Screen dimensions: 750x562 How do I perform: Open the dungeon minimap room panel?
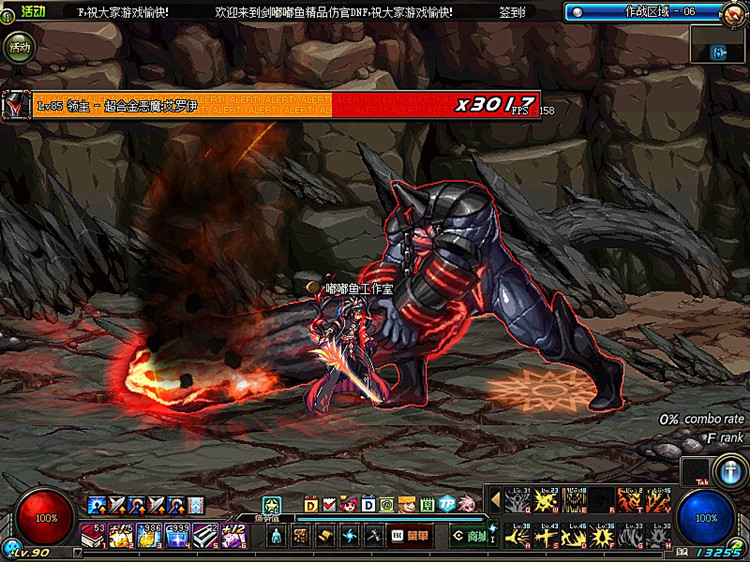click(718, 49)
